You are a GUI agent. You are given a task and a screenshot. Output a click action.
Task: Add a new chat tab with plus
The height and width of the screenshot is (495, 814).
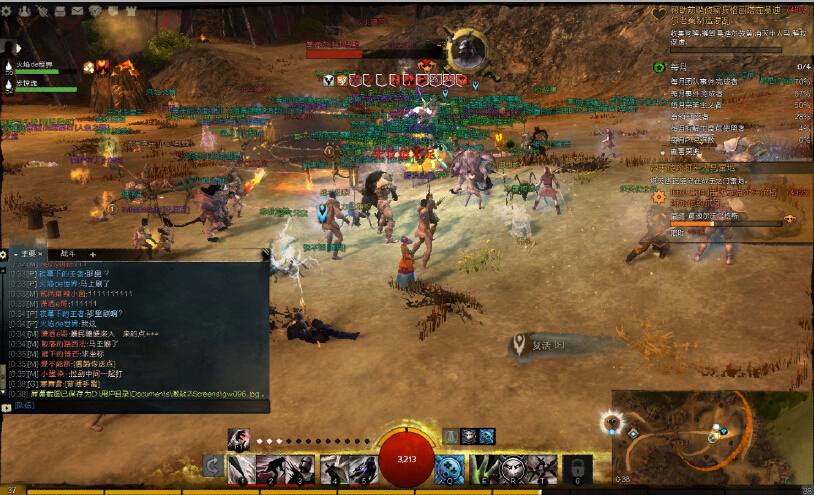tap(93, 254)
